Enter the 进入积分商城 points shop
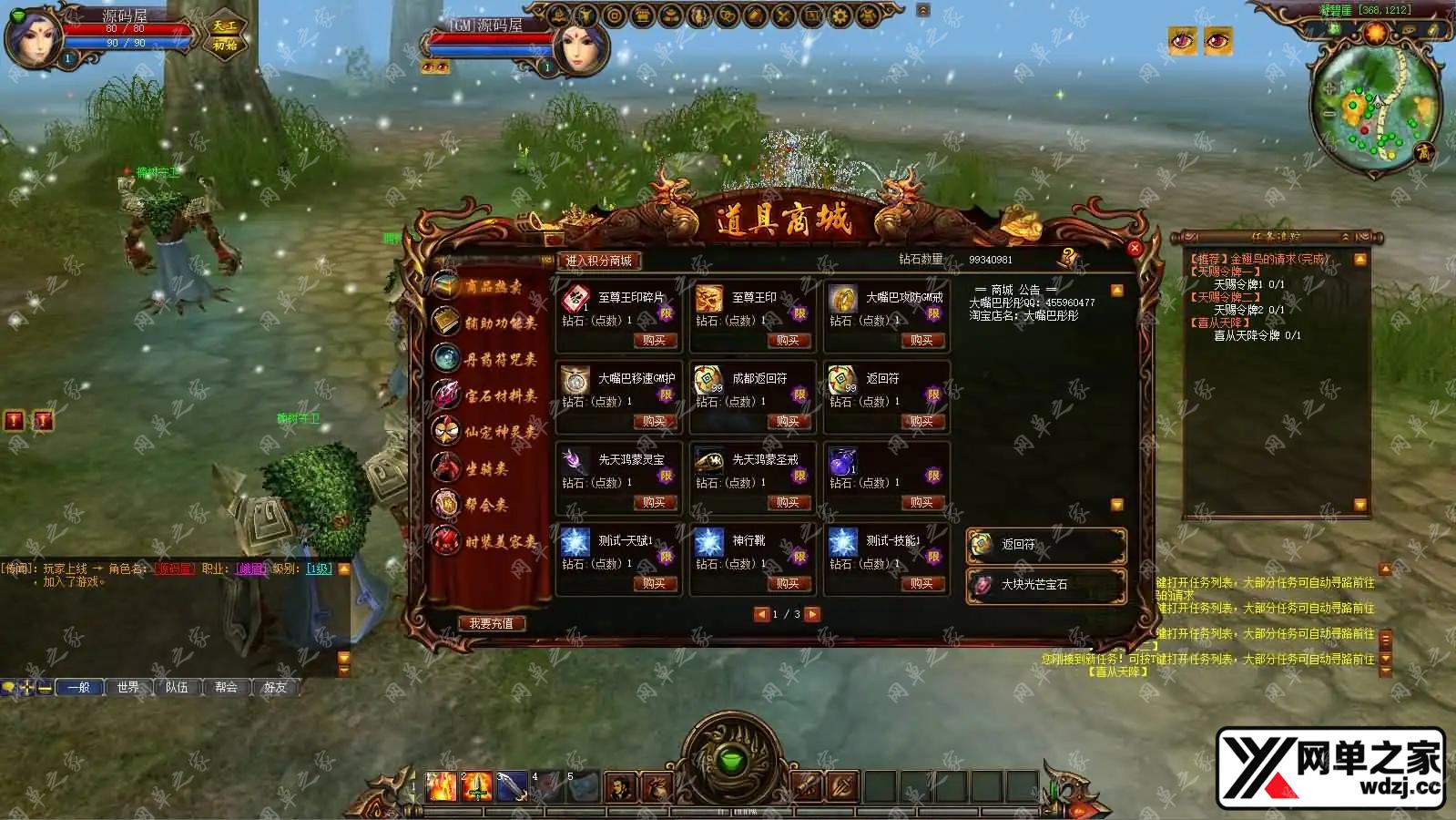 tap(598, 261)
